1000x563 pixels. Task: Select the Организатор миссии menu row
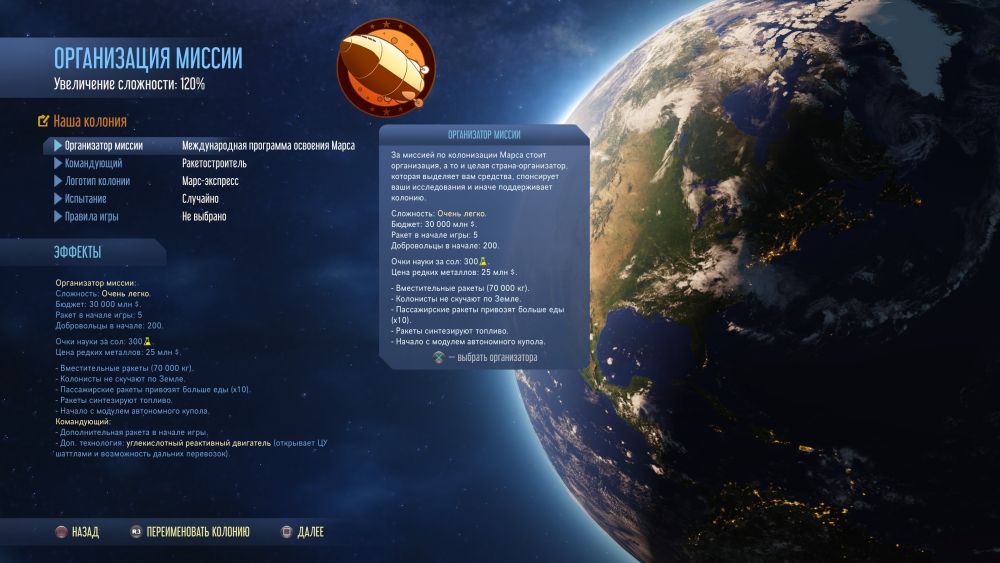point(103,146)
